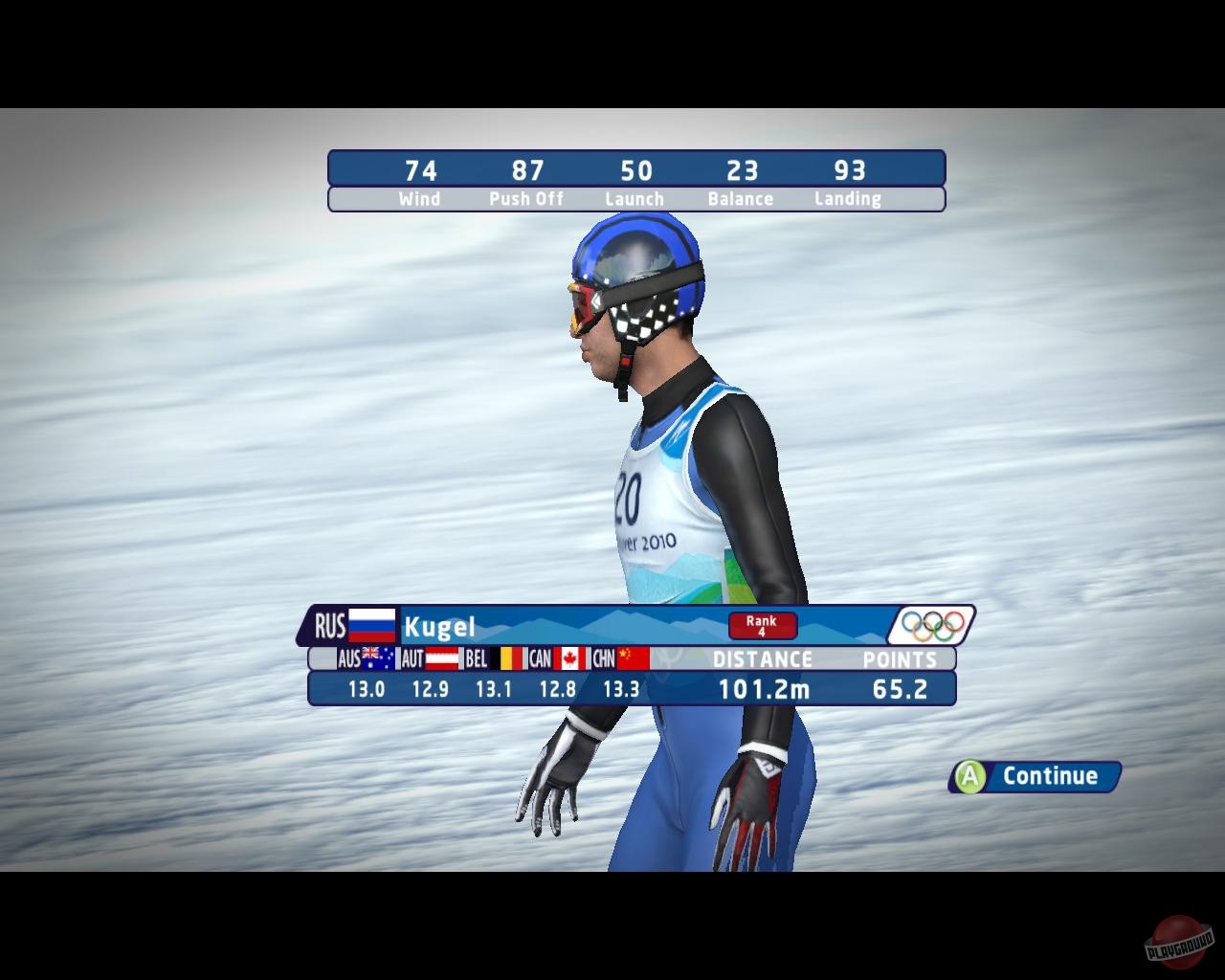Click the Rank 4 badge

762,626
